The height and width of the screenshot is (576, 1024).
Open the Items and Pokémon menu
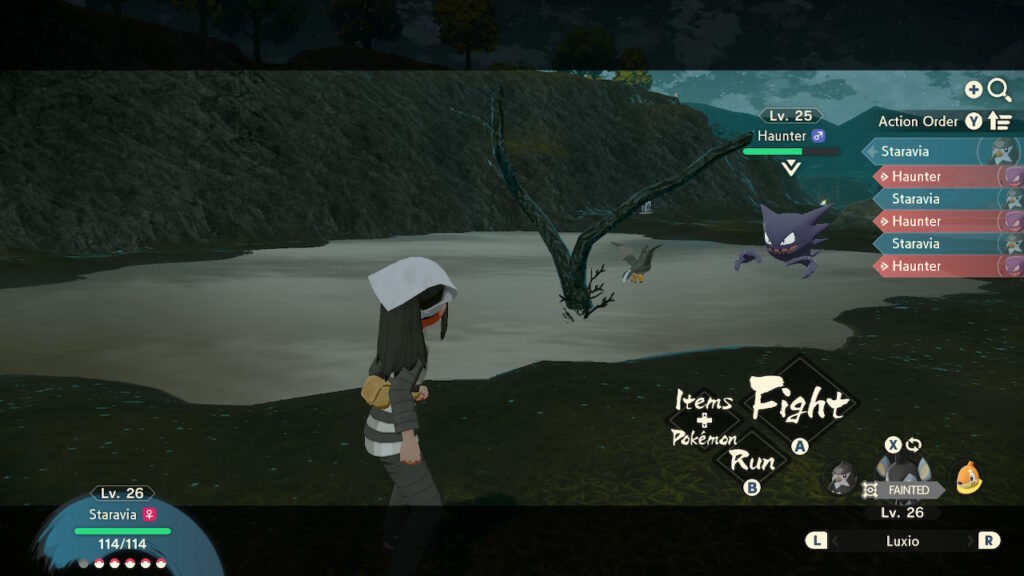tap(705, 419)
